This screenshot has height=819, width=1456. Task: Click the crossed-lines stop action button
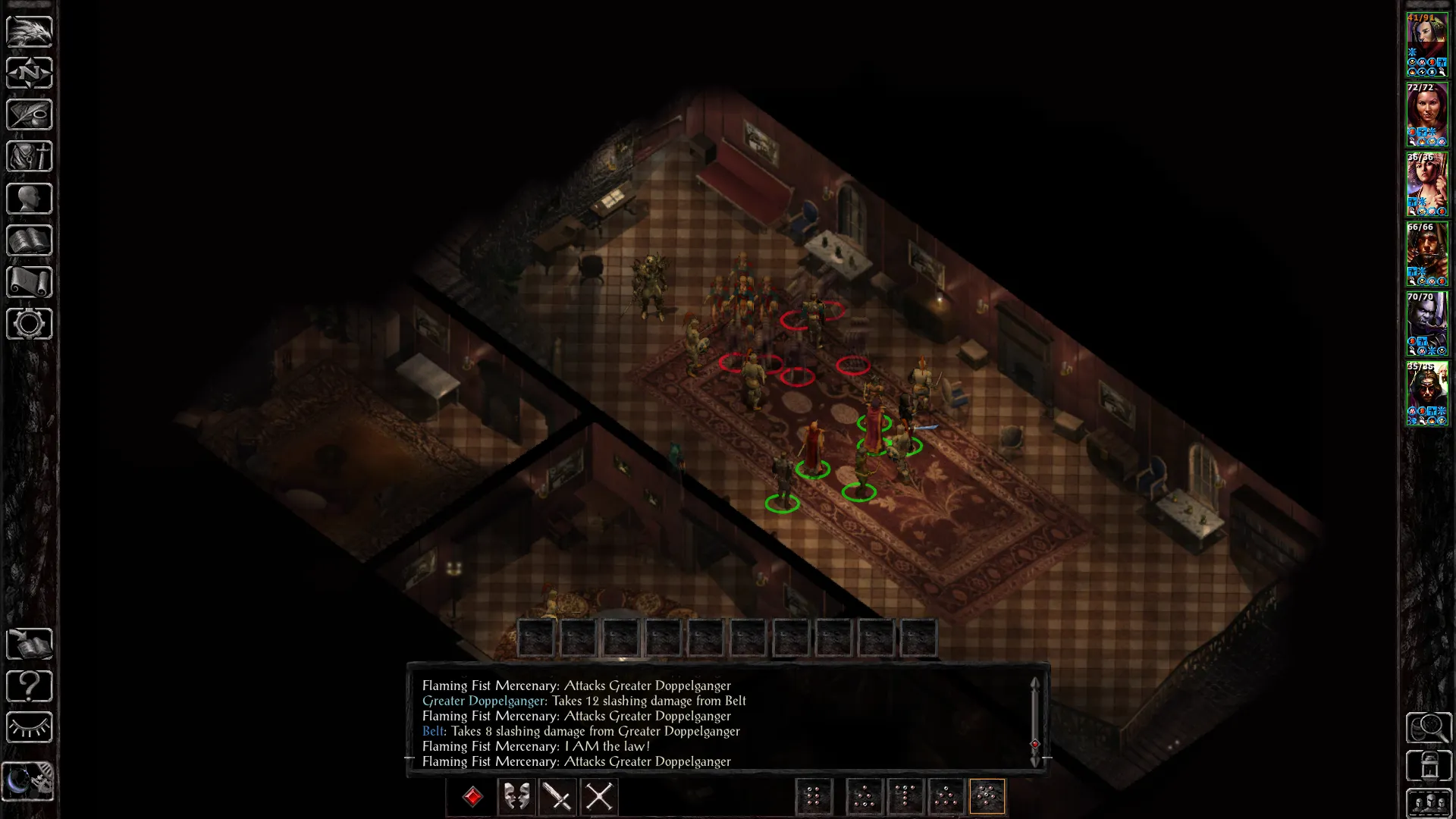click(x=599, y=797)
